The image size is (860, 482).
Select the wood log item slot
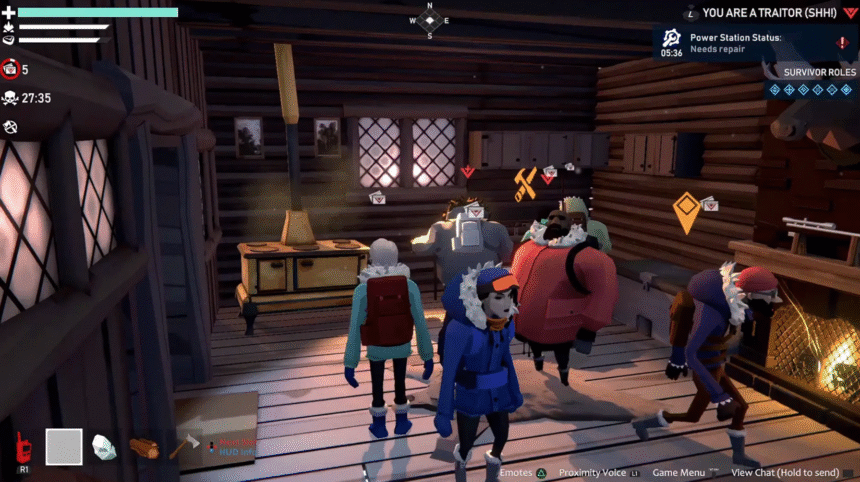click(144, 448)
